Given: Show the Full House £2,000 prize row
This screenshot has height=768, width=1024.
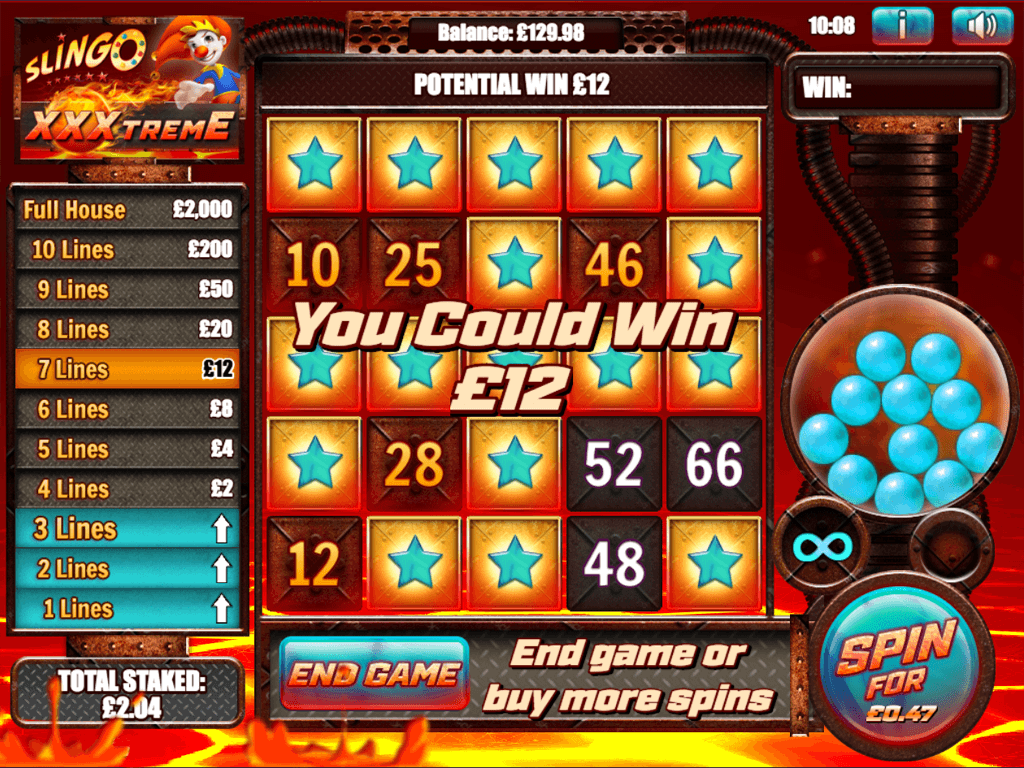Looking at the screenshot, I should (x=127, y=210).
